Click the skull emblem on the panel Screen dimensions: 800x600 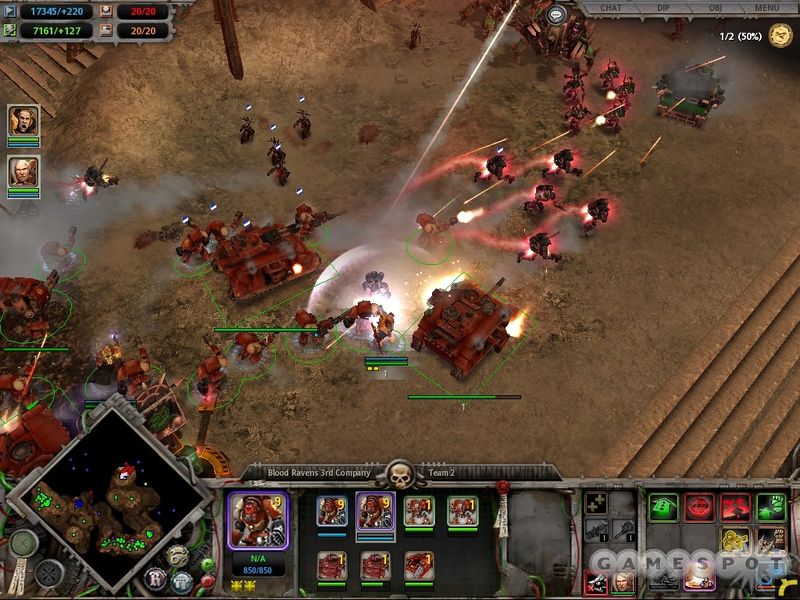(400, 475)
